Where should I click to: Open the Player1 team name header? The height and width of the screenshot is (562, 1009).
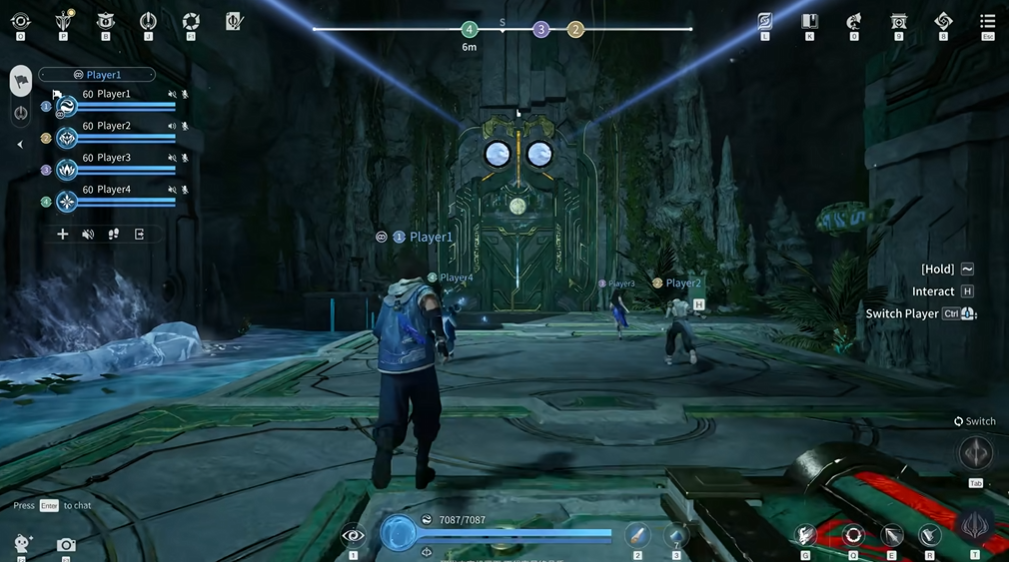(97, 75)
